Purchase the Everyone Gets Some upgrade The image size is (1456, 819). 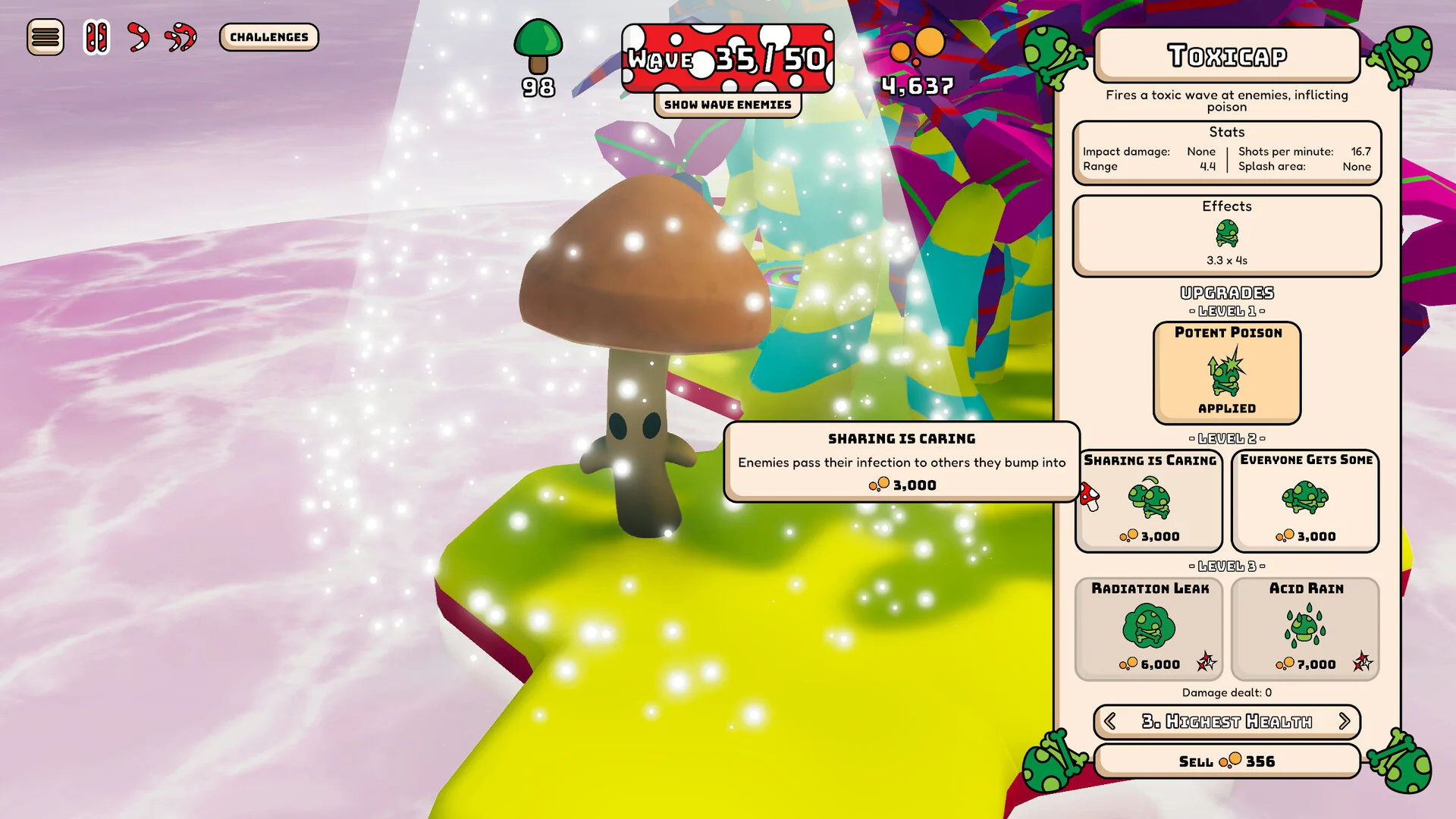(x=1305, y=500)
